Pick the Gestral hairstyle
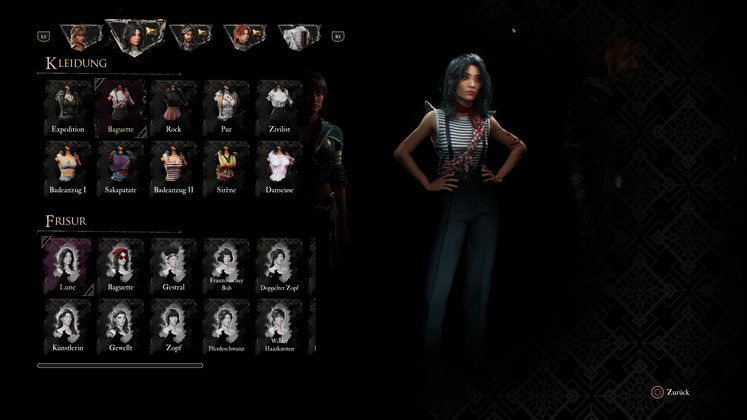The height and width of the screenshot is (420, 747). click(174, 265)
